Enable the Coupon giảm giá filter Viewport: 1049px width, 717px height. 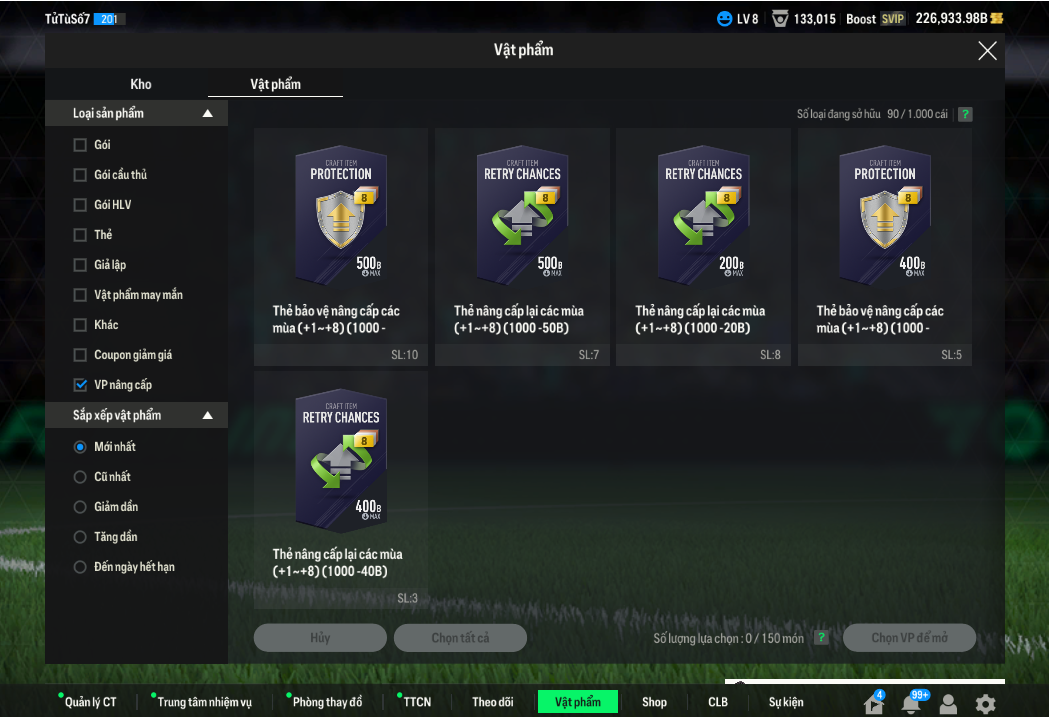click(80, 355)
